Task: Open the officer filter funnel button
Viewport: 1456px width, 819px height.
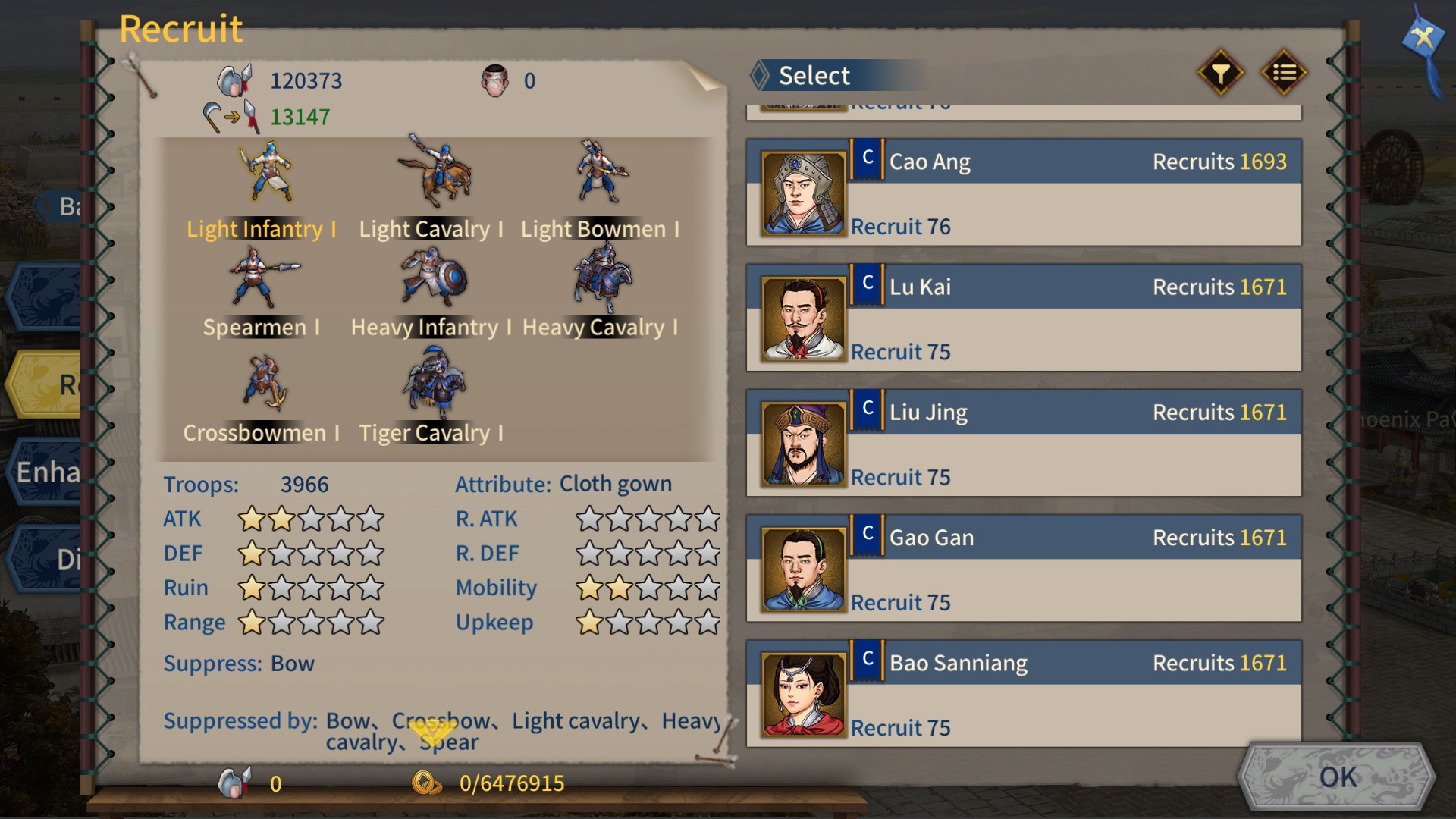Action: point(1220,74)
